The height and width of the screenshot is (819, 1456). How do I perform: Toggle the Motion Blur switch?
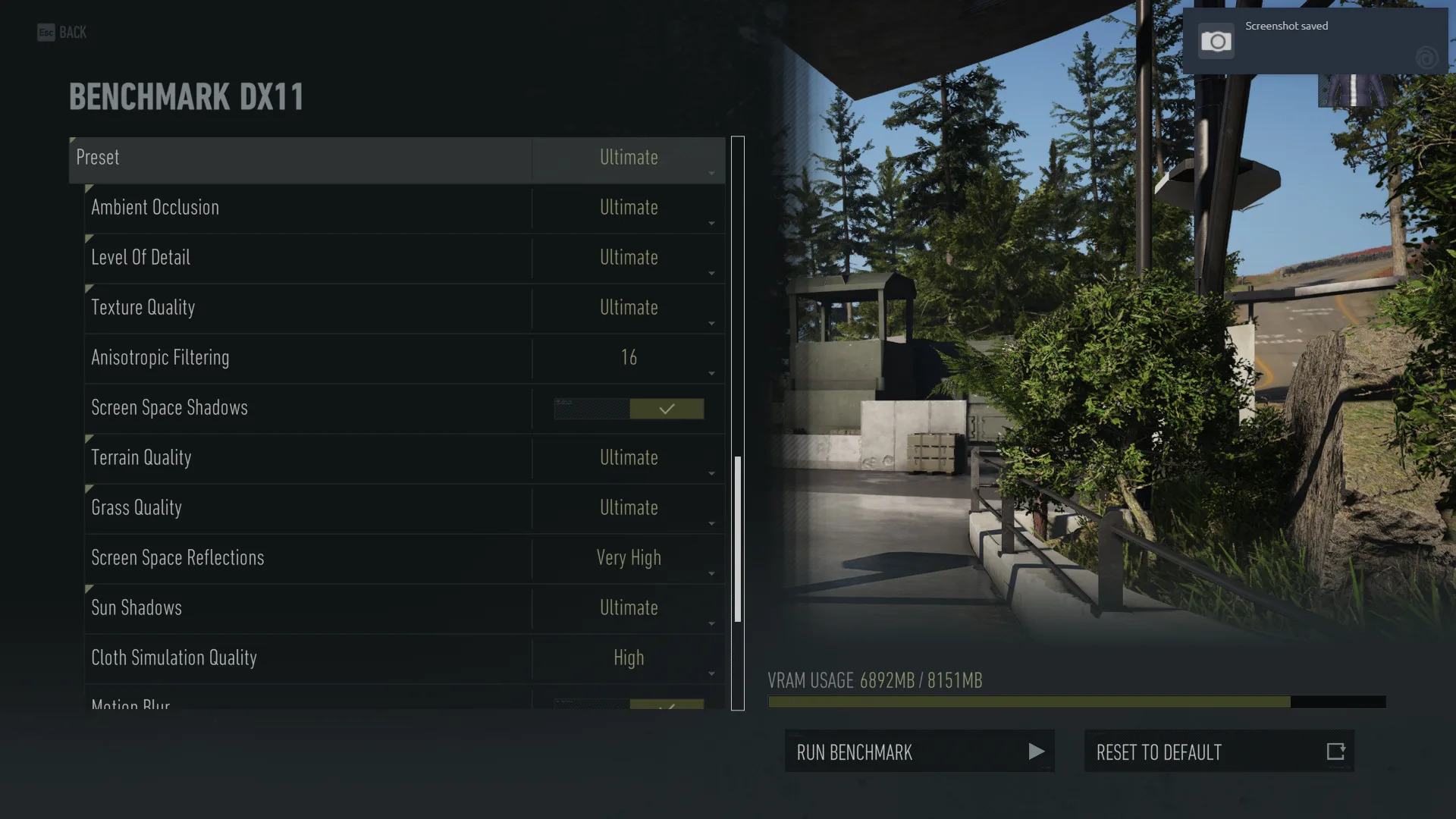click(x=629, y=704)
